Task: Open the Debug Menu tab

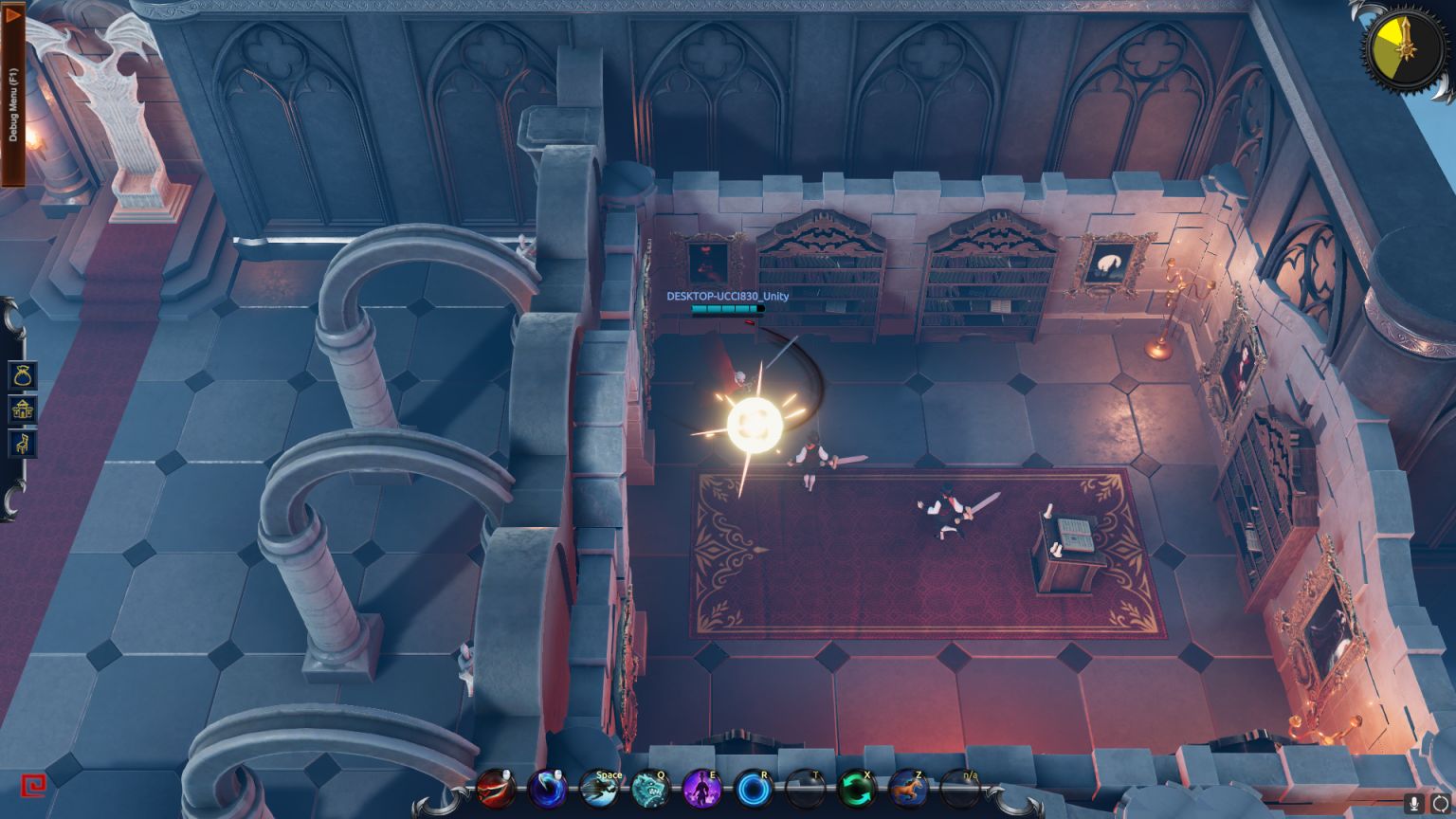Action: coord(12,95)
